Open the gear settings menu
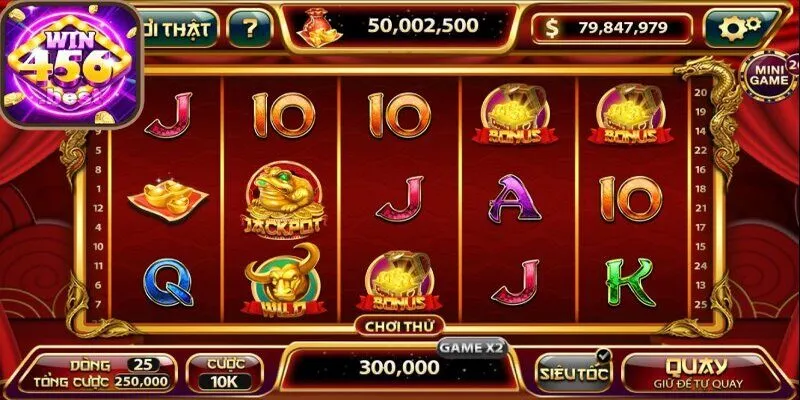 (741, 28)
